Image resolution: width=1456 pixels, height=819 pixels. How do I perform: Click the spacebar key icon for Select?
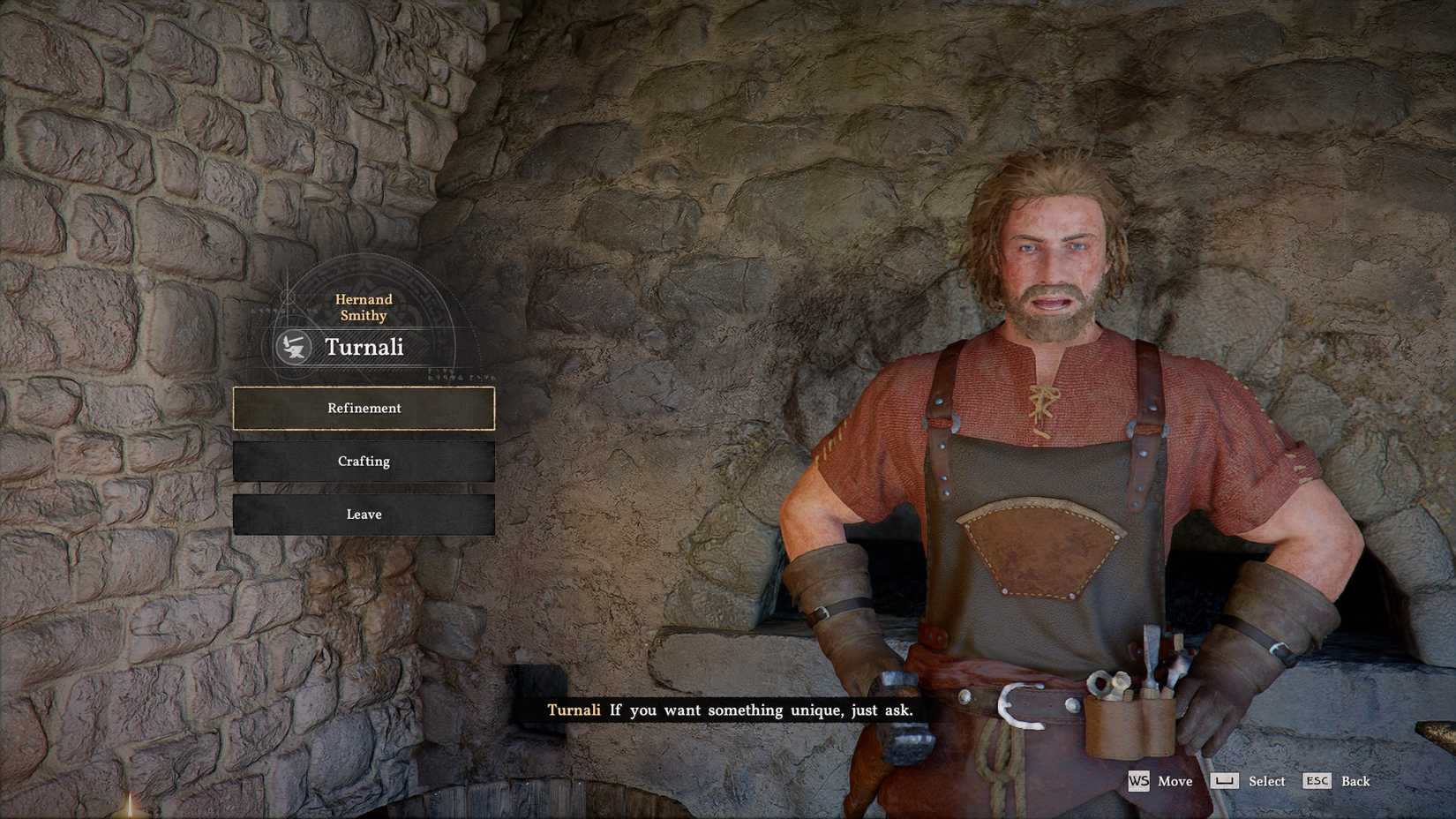coord(1226,782)
